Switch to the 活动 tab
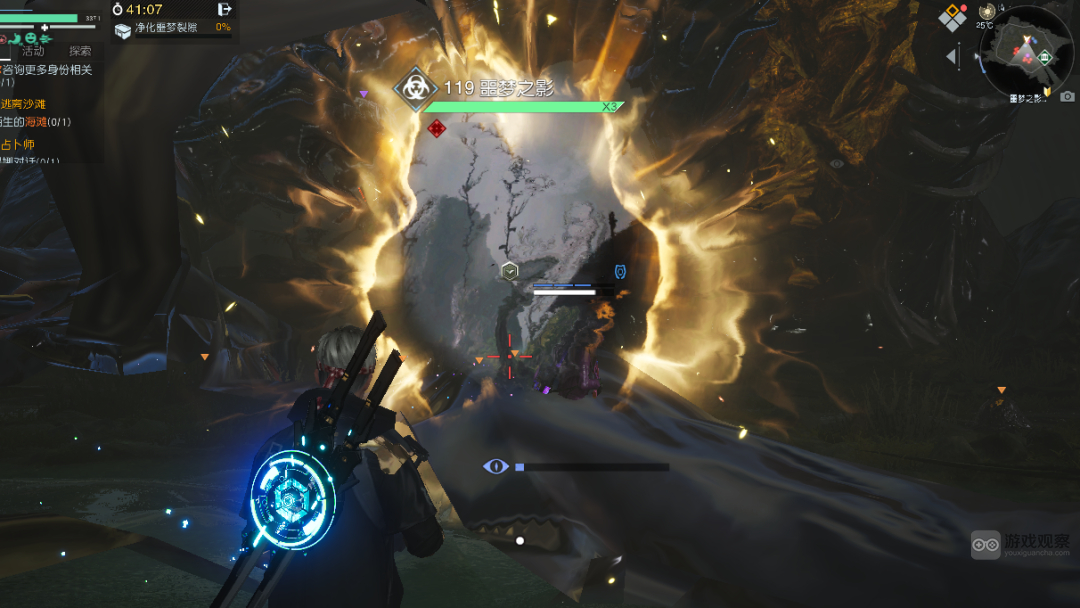1080x608 pixels. (33, 50)
